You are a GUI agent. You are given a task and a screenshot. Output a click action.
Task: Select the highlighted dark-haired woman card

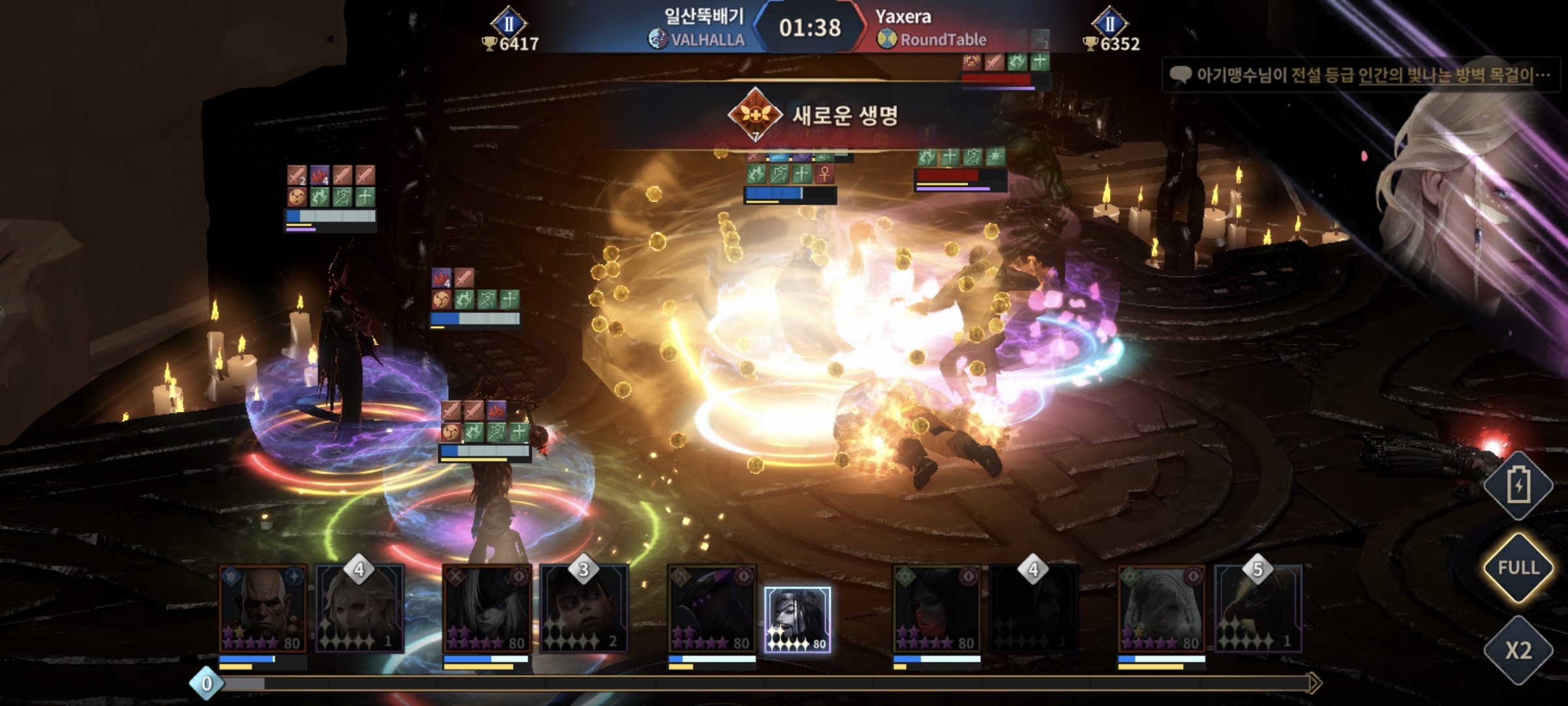[797, 619]
